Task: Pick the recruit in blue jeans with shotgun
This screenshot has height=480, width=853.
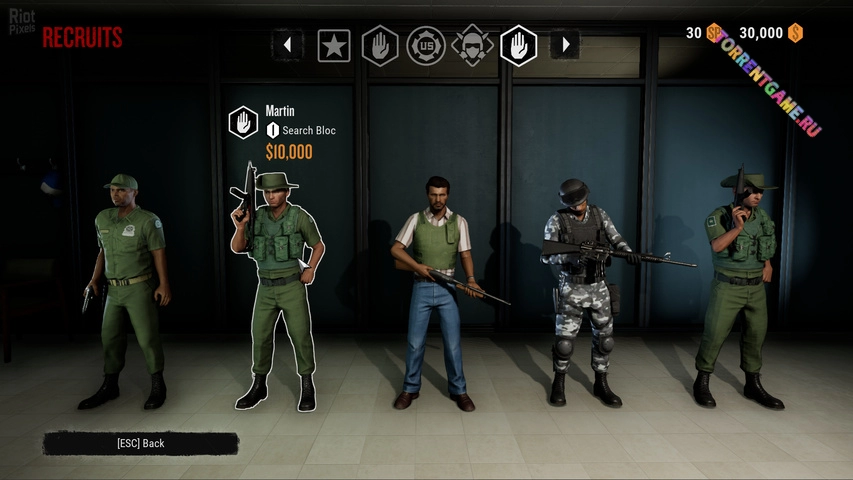Action: pos(435,290)
